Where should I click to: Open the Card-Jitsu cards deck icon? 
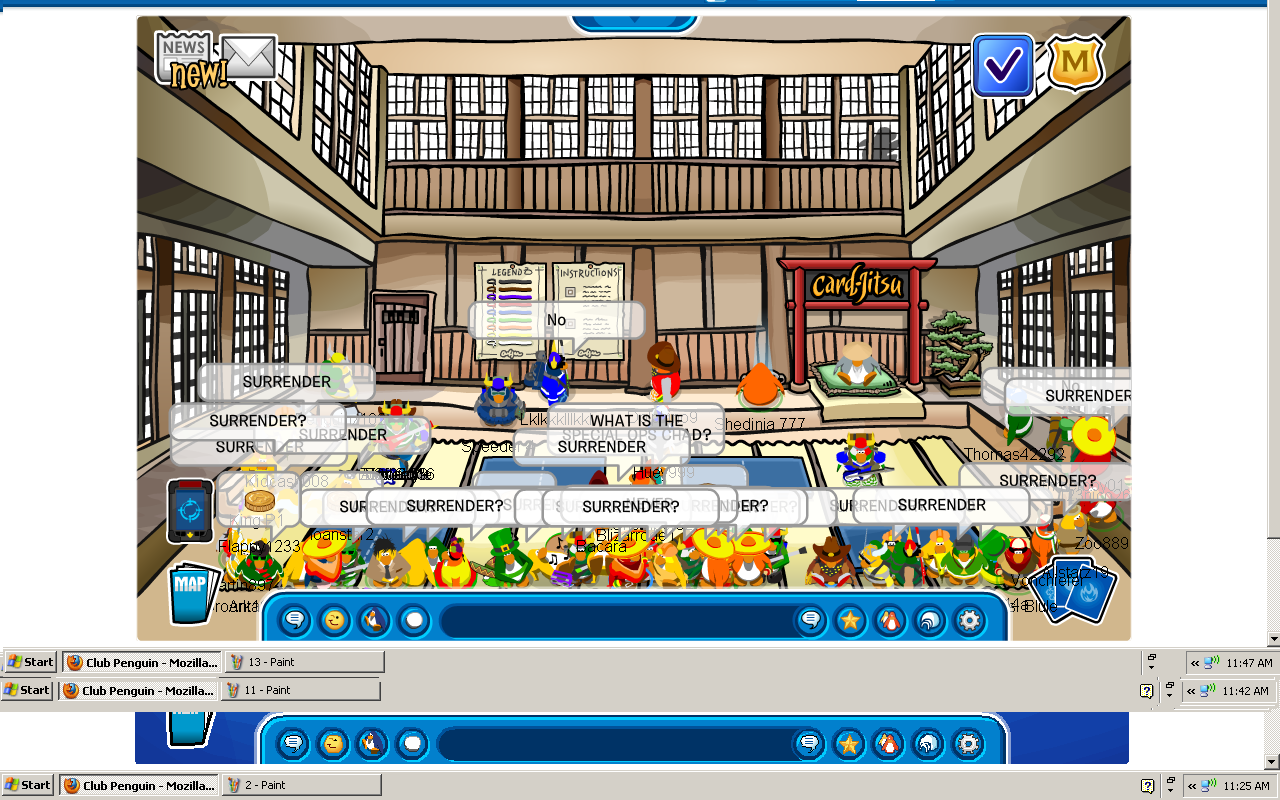[1078, 592]
